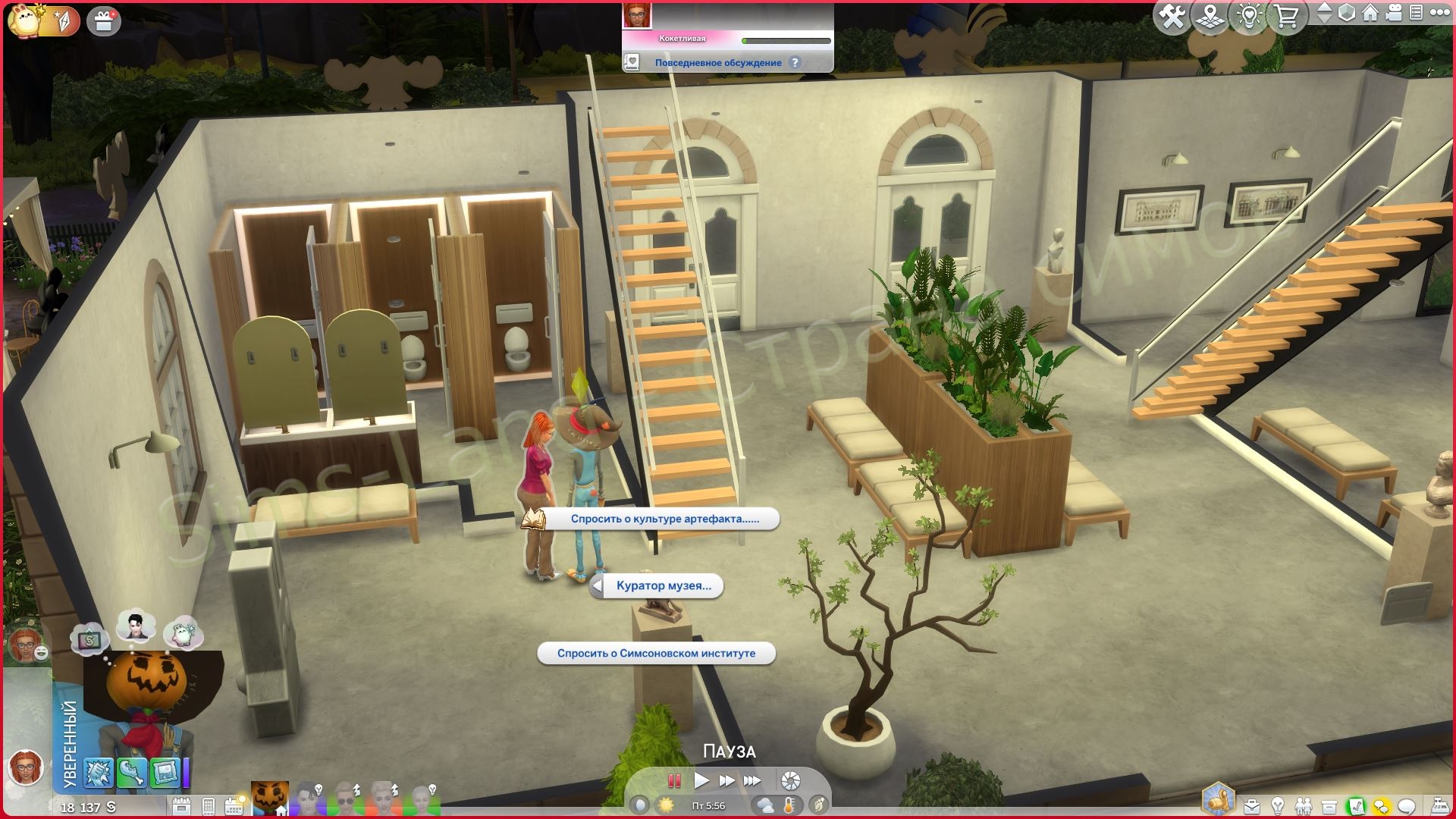The image size is (1456, 819).
Task: Open the world map travel button
Action: (1210, 17)
